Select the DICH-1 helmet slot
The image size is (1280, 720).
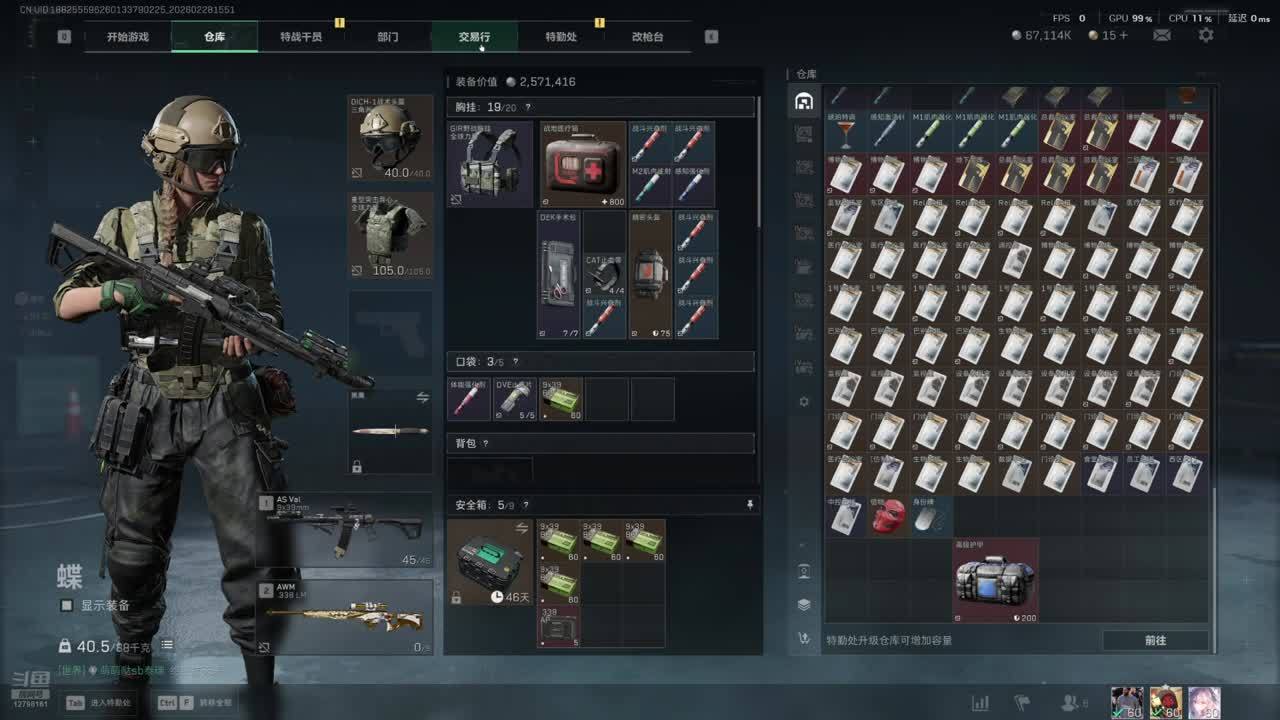[390, 137]
